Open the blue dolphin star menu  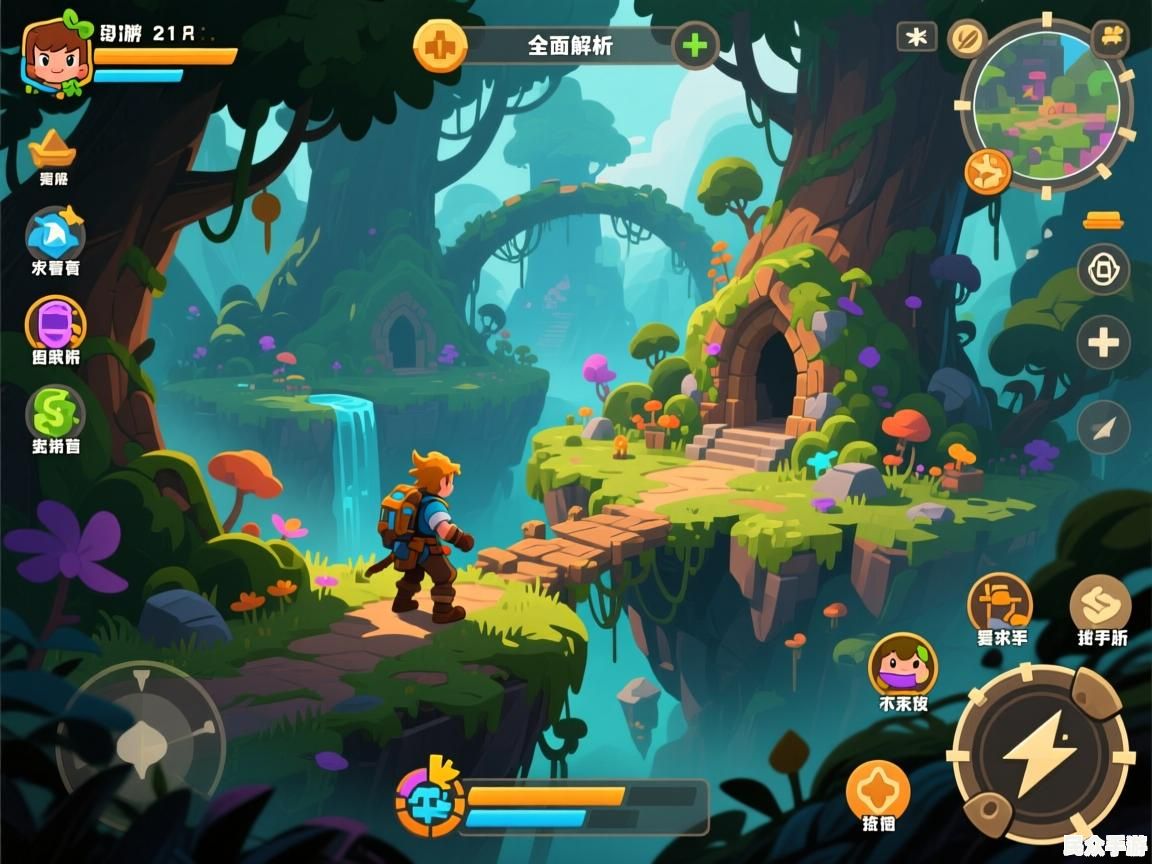pyautogui.click(x=55, y=234)
